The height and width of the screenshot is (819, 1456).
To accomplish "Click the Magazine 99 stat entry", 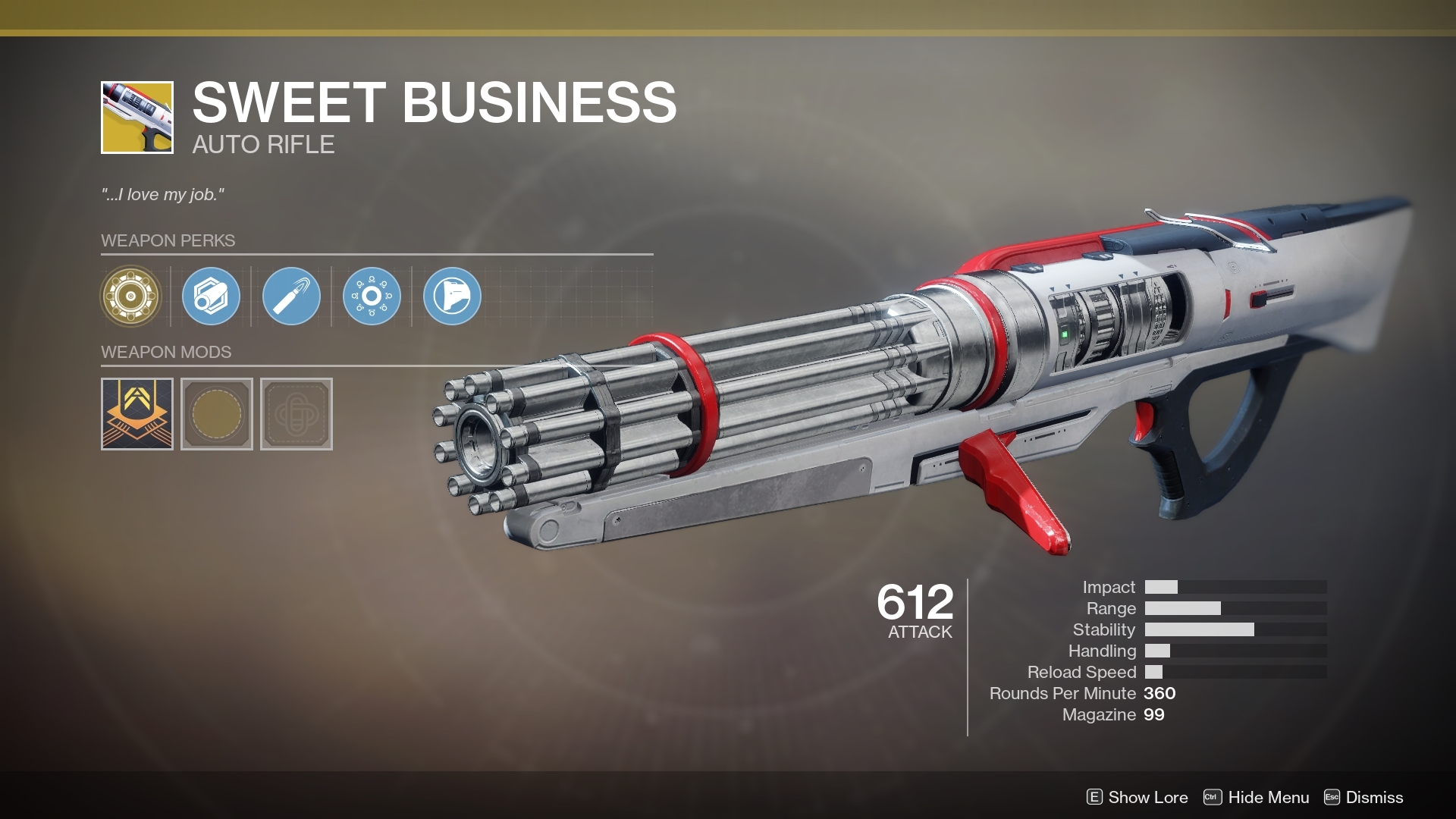I will coord(1115,714).
